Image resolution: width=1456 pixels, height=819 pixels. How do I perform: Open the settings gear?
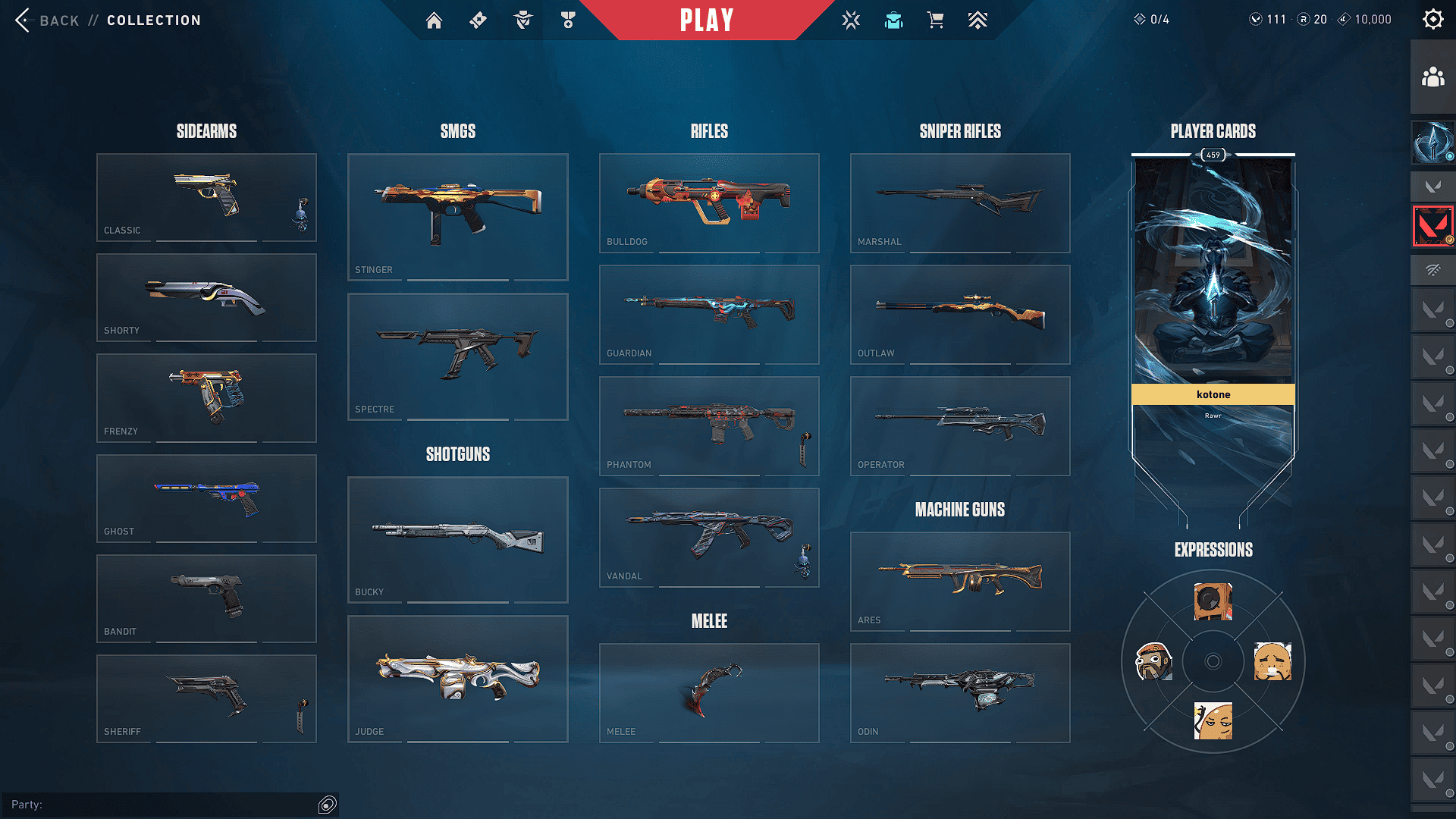tap(1432, 20)
